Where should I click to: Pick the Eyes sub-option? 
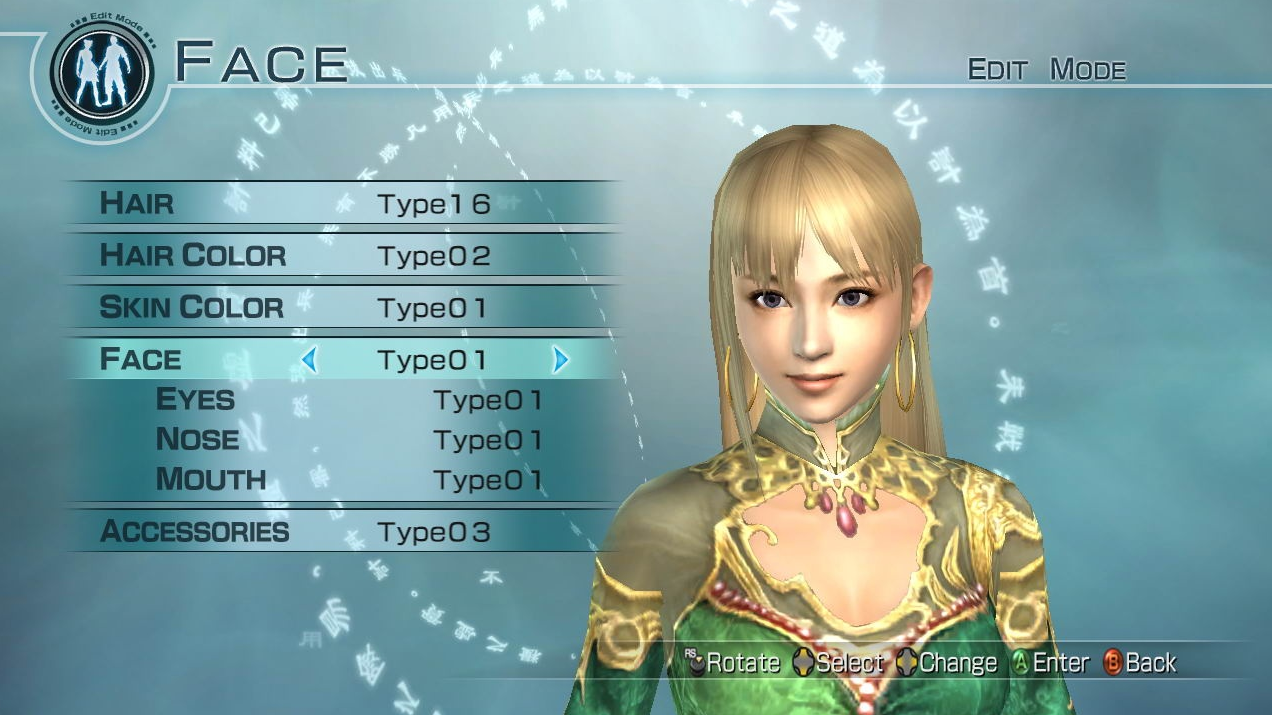click(x=348, y=400)
